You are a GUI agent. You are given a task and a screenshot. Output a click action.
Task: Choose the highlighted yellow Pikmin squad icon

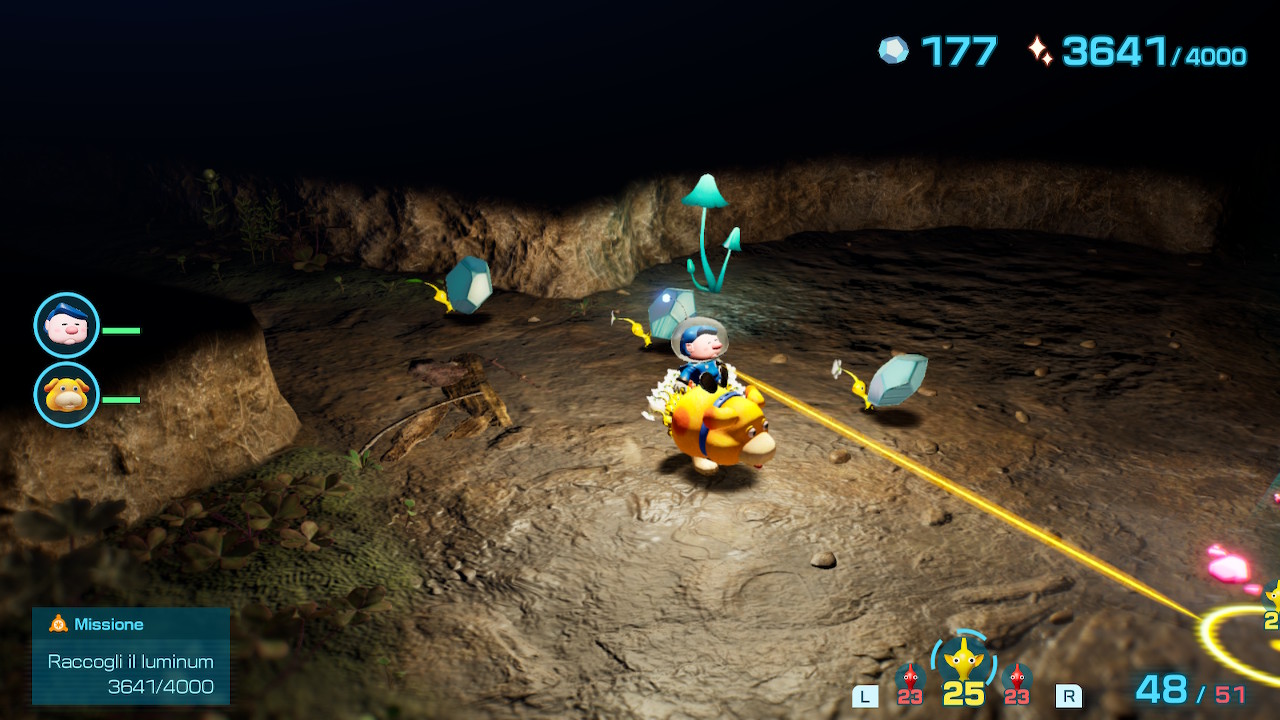[x=963, y=660]
